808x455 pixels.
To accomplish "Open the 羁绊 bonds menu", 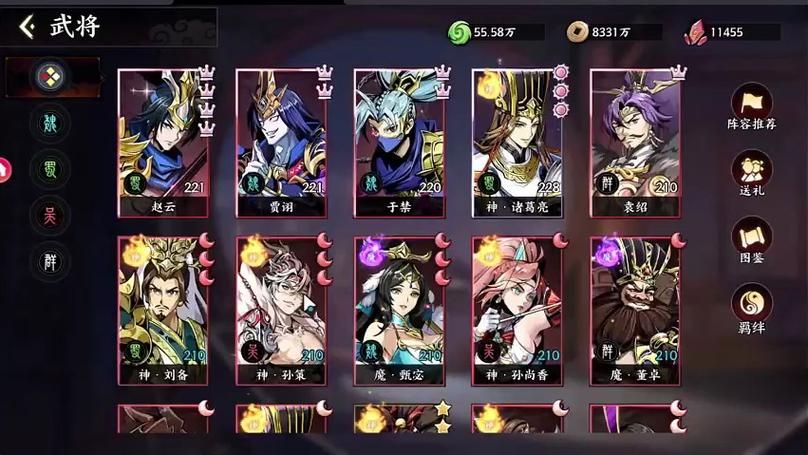I will click(x=751, y=307).
